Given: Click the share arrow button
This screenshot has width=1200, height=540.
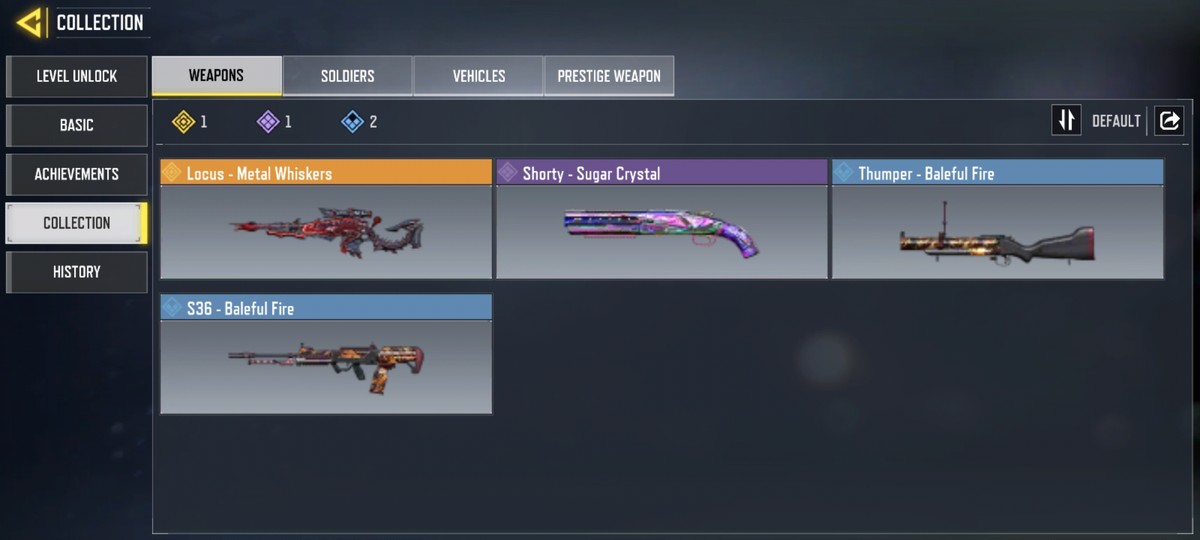Looking at the screenshot, I should pos(1169,121).
